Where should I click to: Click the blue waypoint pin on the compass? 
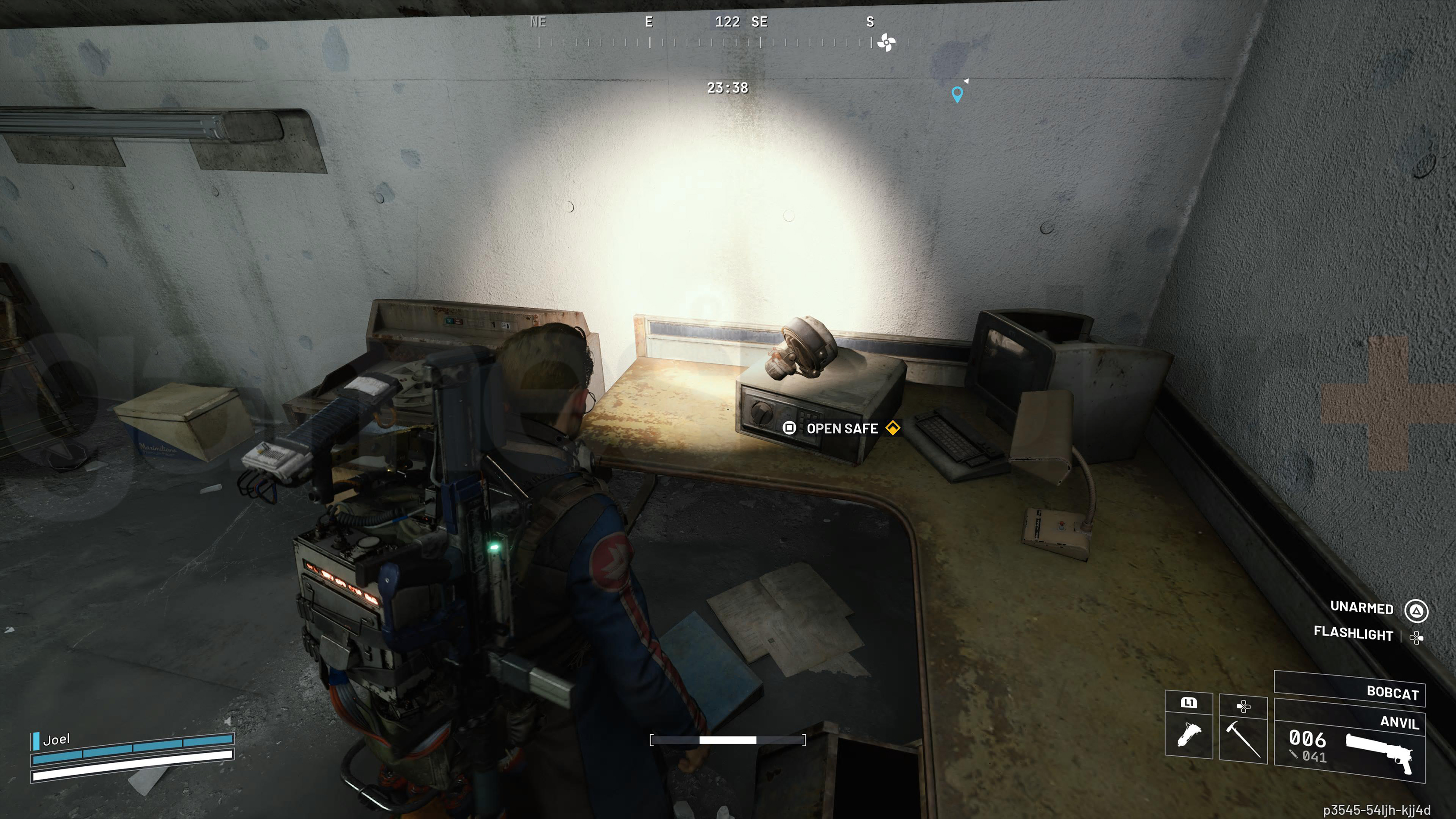tap(957, 94)
